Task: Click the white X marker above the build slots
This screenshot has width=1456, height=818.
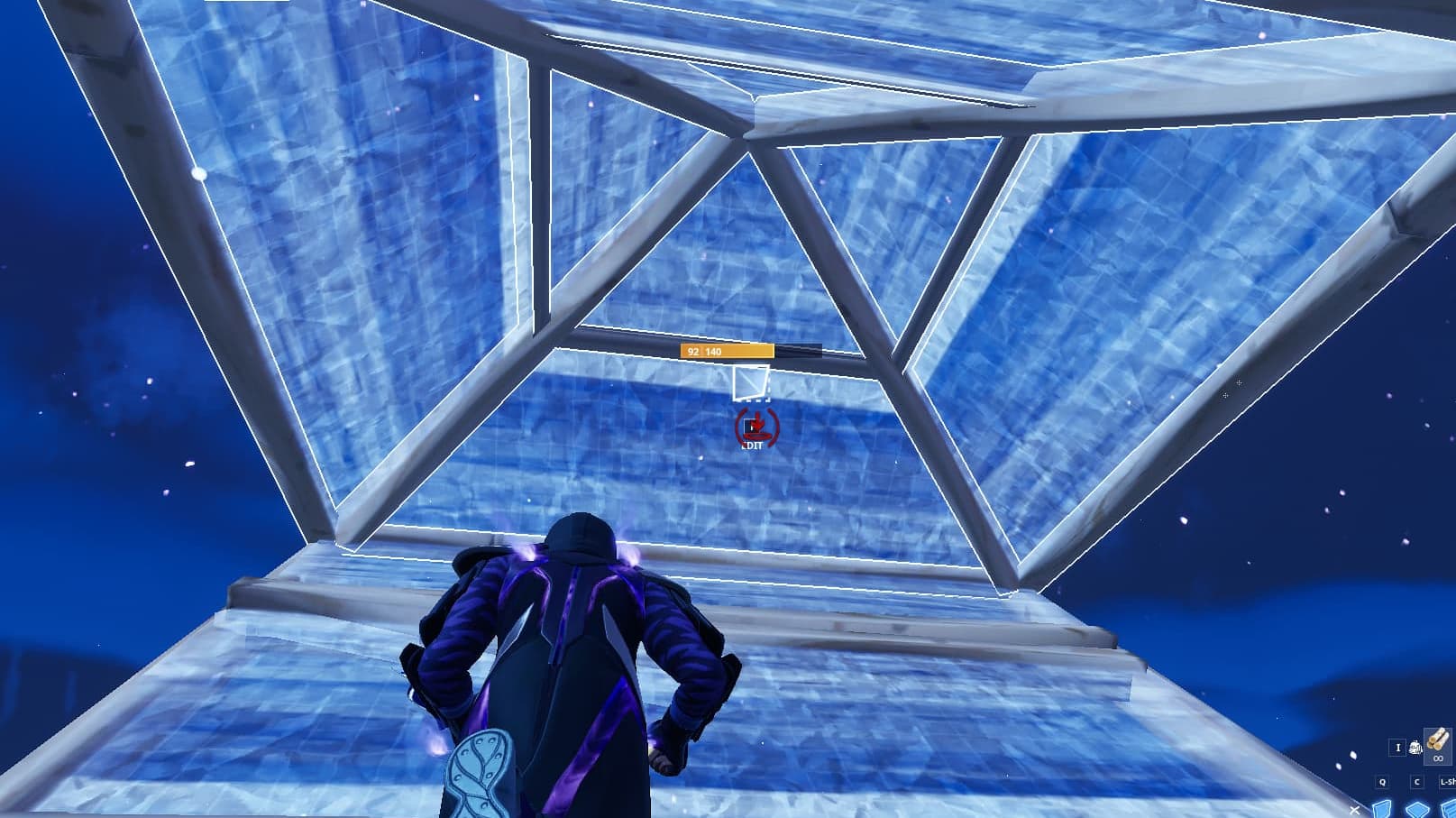Action: (x=1355, y=810)
